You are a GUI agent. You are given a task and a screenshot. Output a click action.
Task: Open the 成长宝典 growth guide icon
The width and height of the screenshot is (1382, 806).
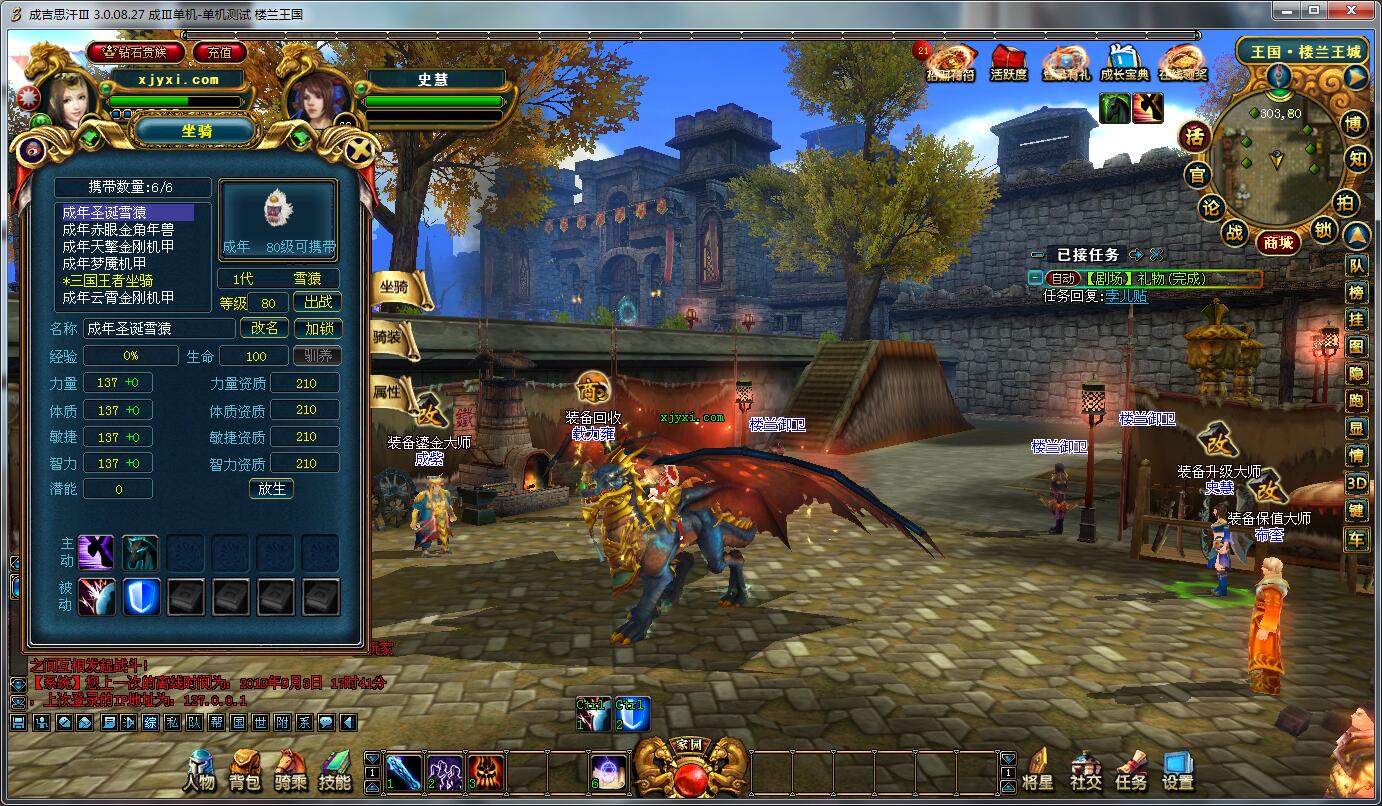1124,62
